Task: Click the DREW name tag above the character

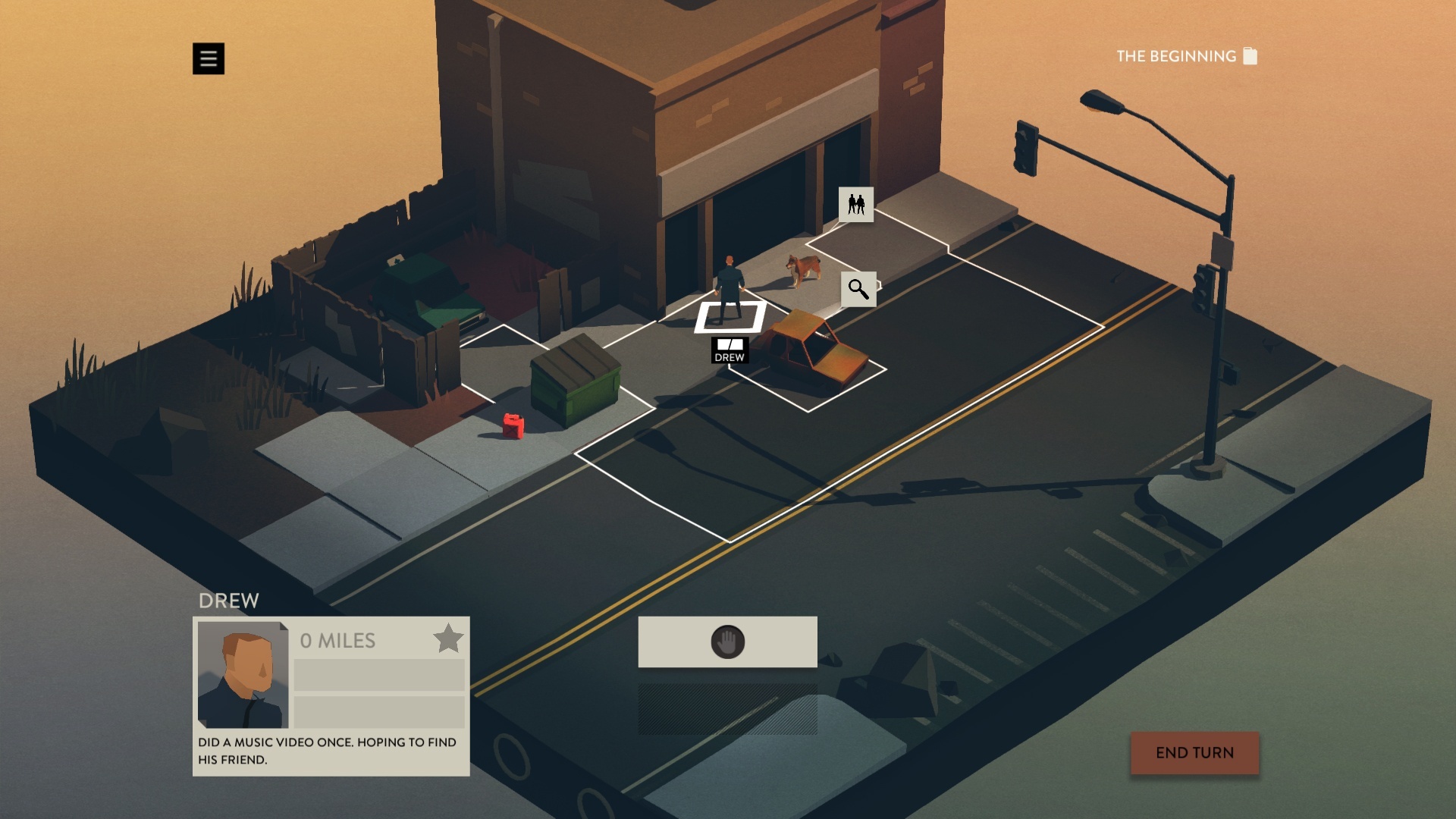Action: coord(730,351)
